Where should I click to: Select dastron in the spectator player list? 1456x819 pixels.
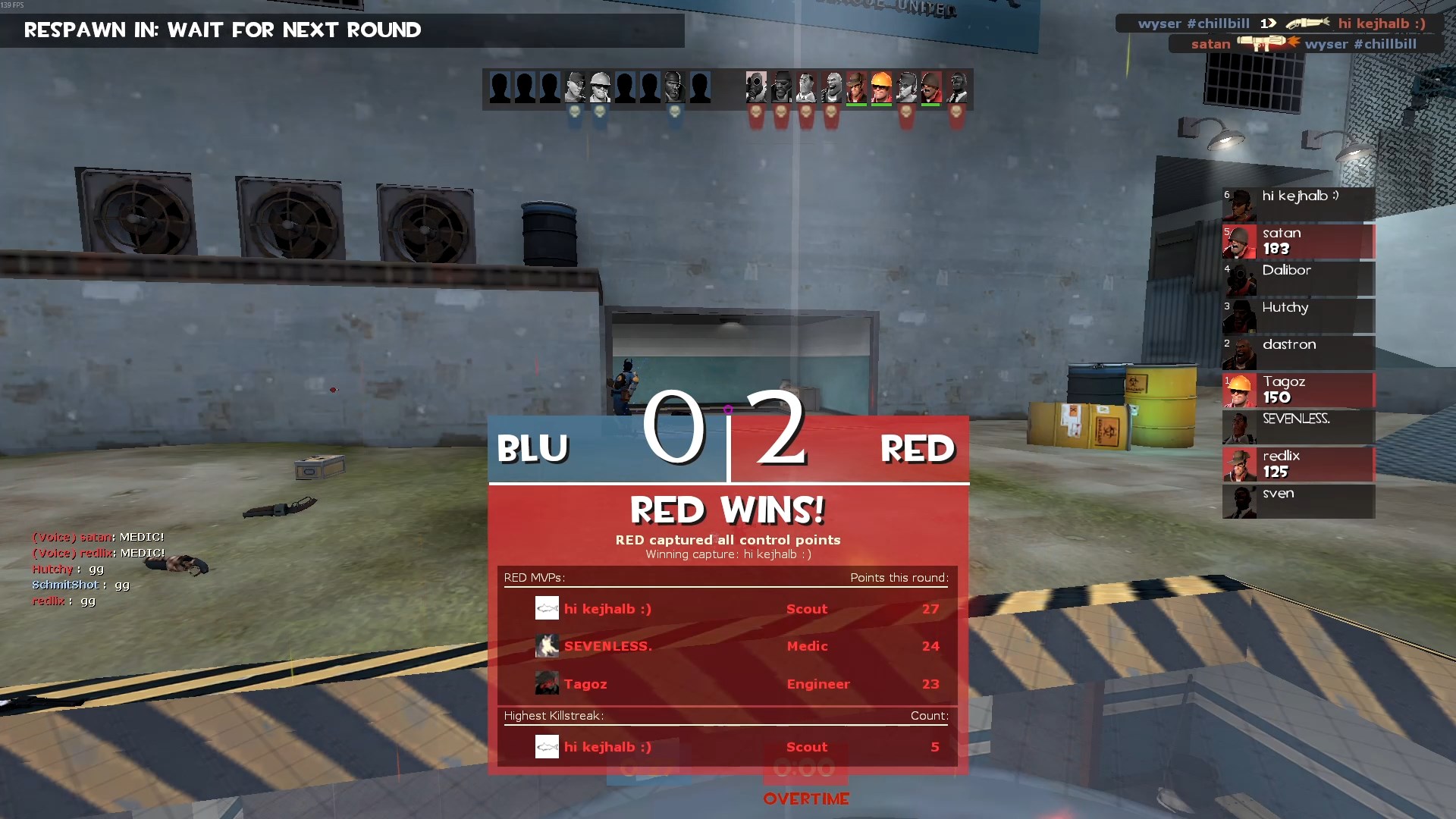coord(1298,353)
